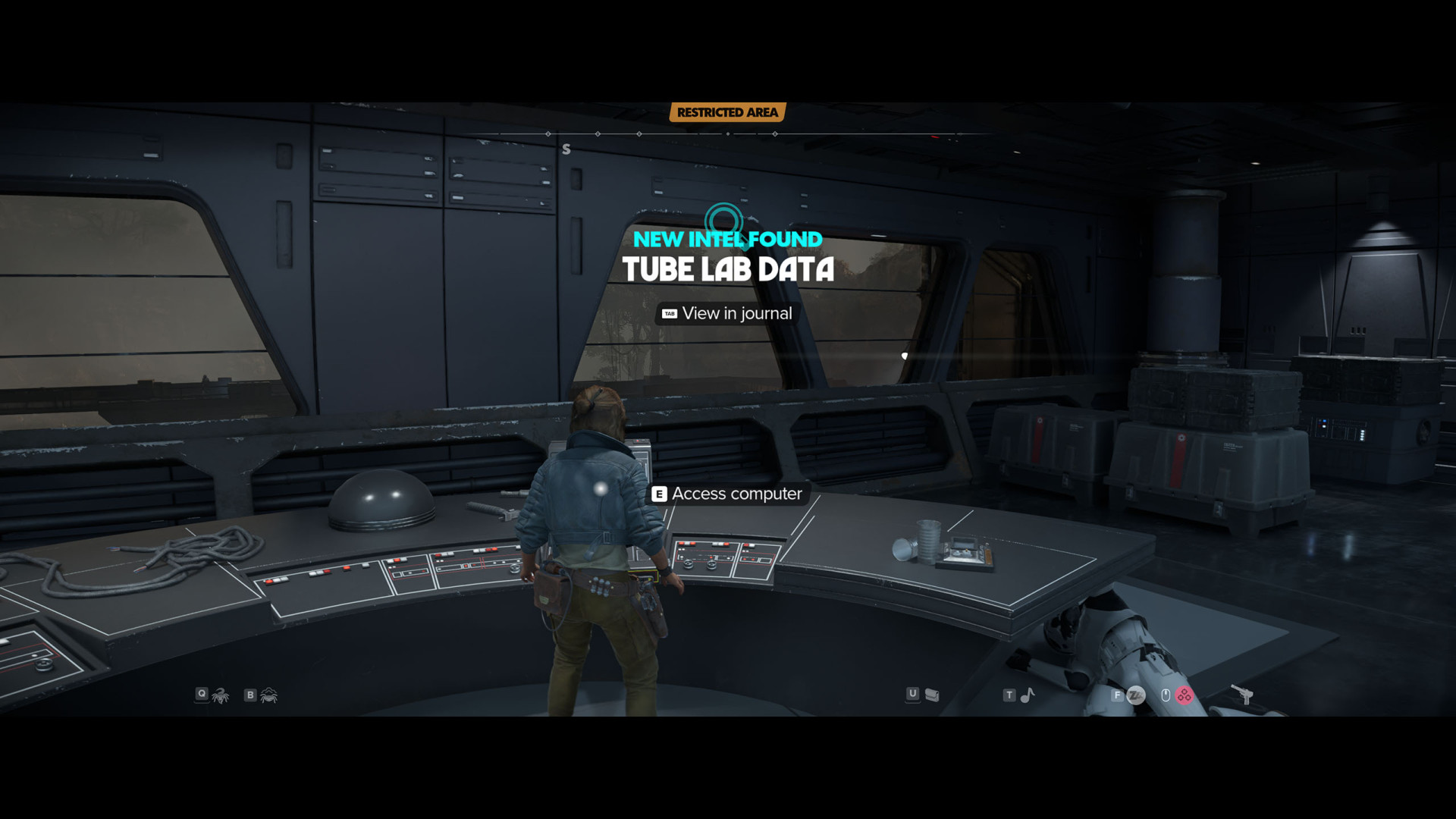Select the blaster pistol weapon icon

(1242, 694)
